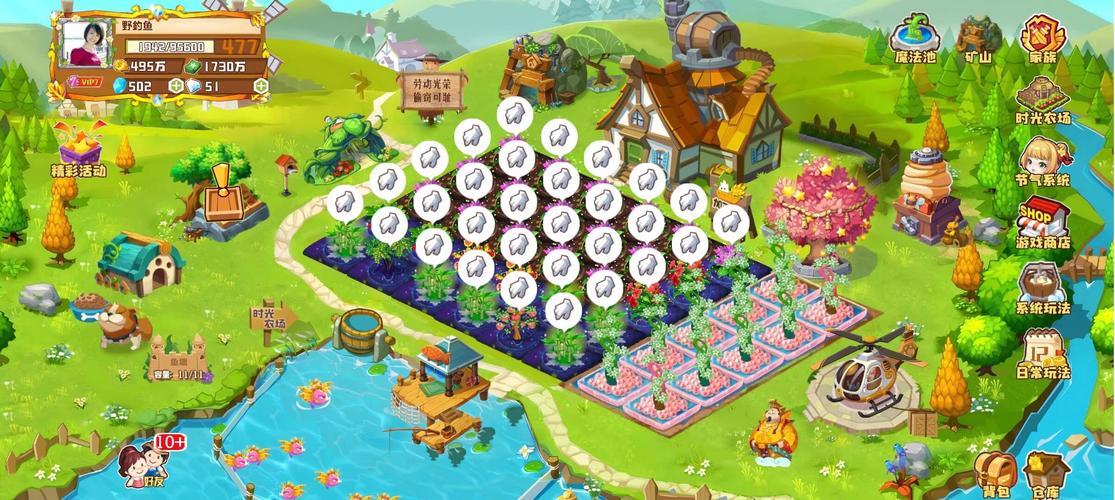Screen dimensions: 1115x500
Task: Click the player avatar portrait
Action: click(x=88, y=43)
